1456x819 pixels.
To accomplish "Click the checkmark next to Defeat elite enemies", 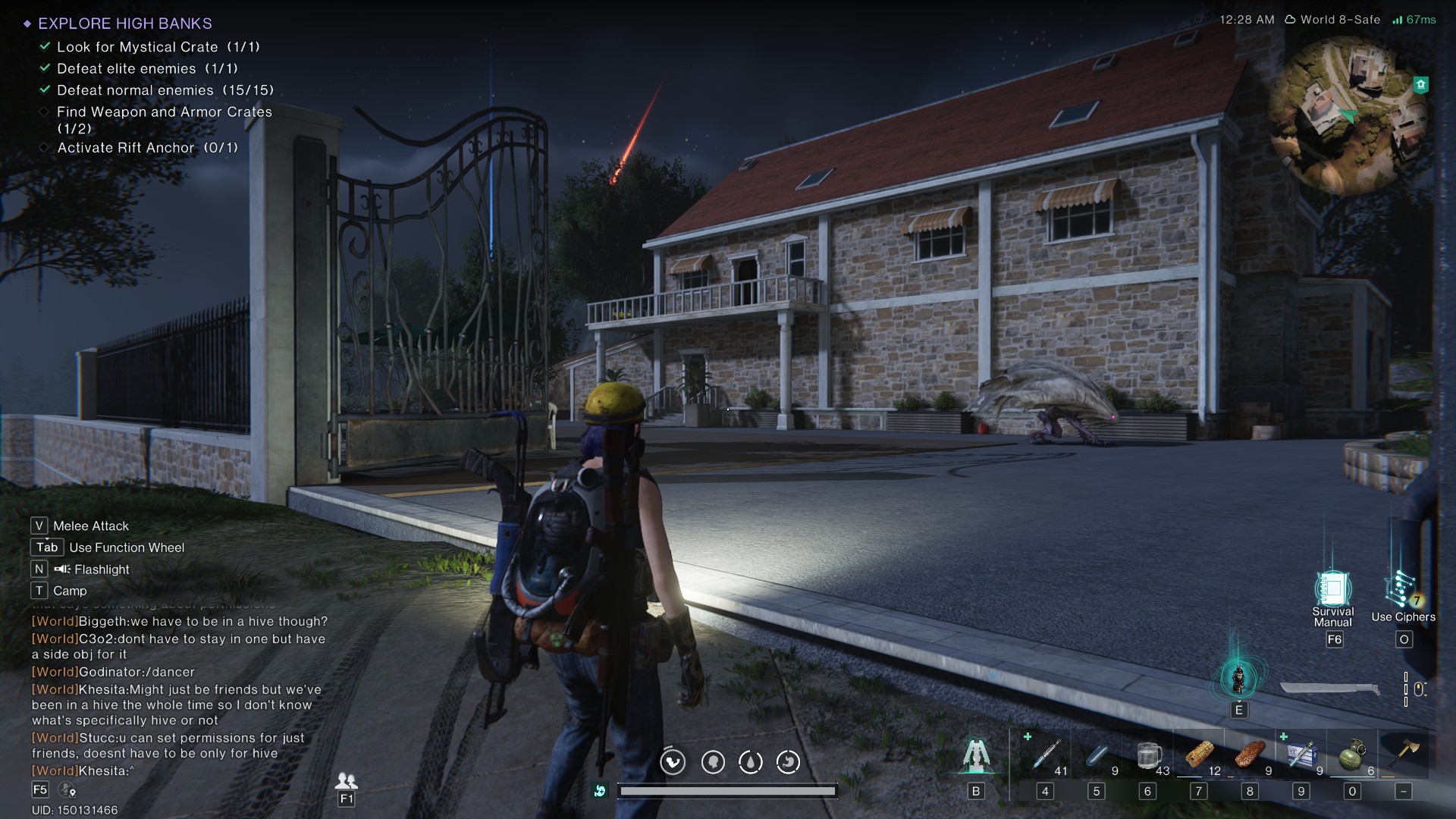I will (43, 68).
